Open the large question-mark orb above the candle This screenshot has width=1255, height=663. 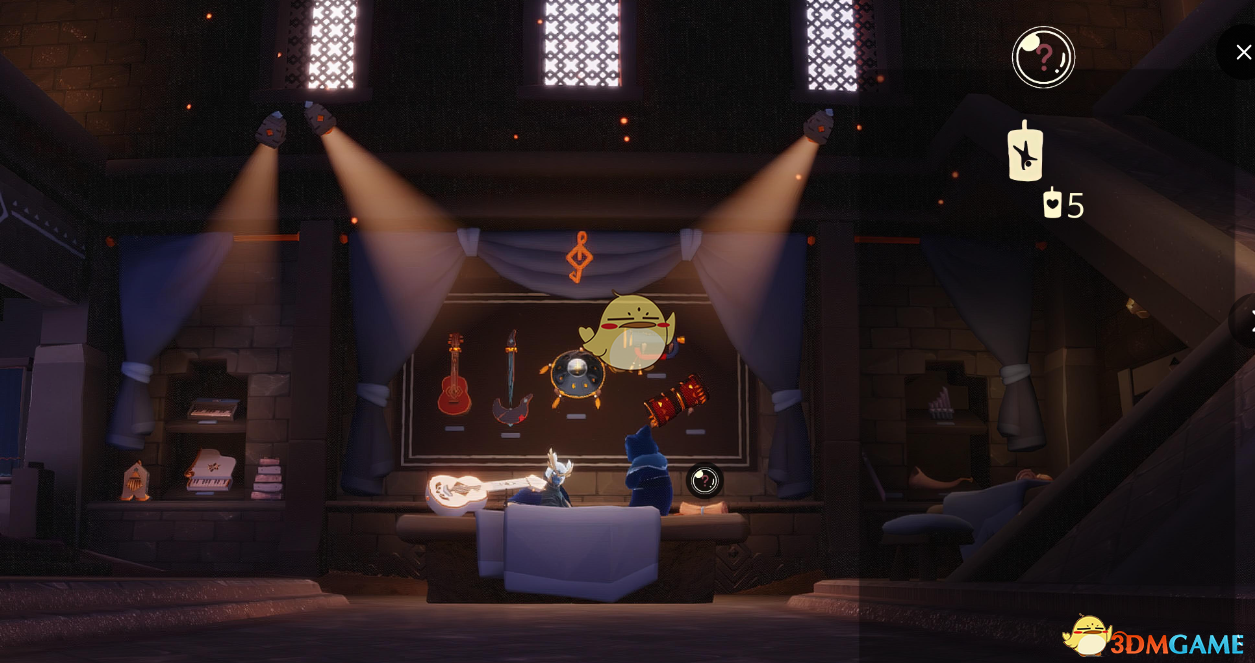pos(1043,57)
